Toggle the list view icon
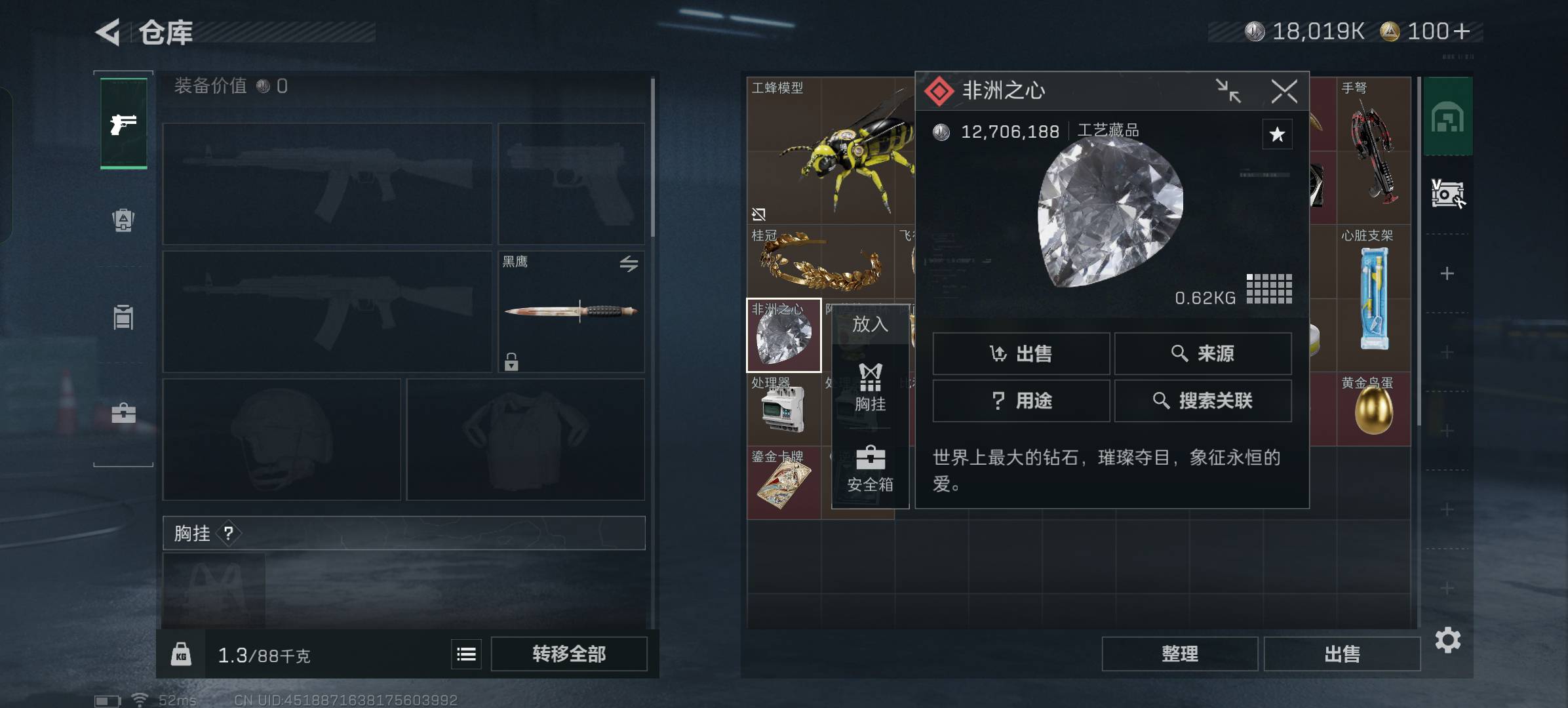The image size is (1568, 708). click(466, 654)
